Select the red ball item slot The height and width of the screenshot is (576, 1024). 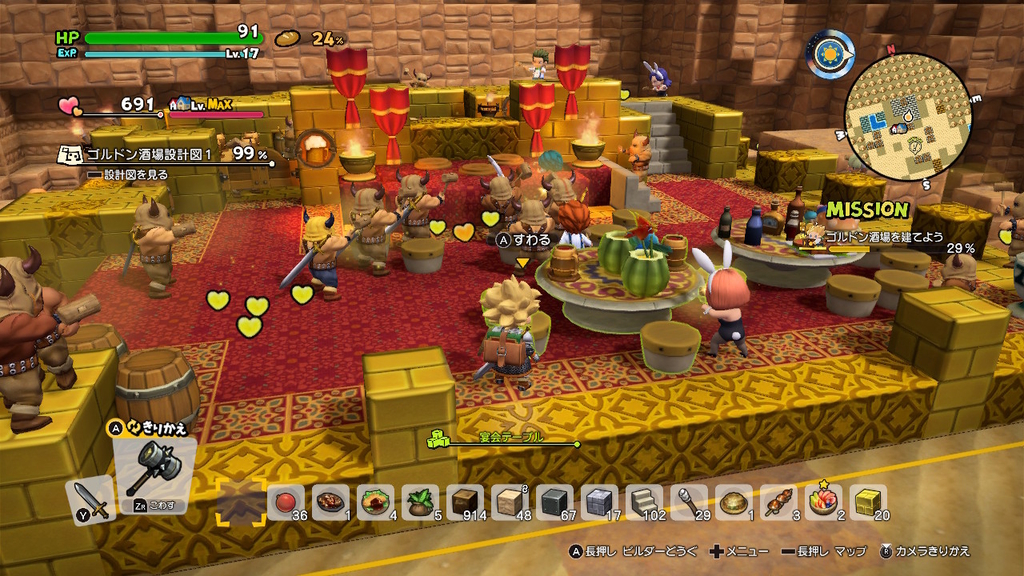click(286, 501)
